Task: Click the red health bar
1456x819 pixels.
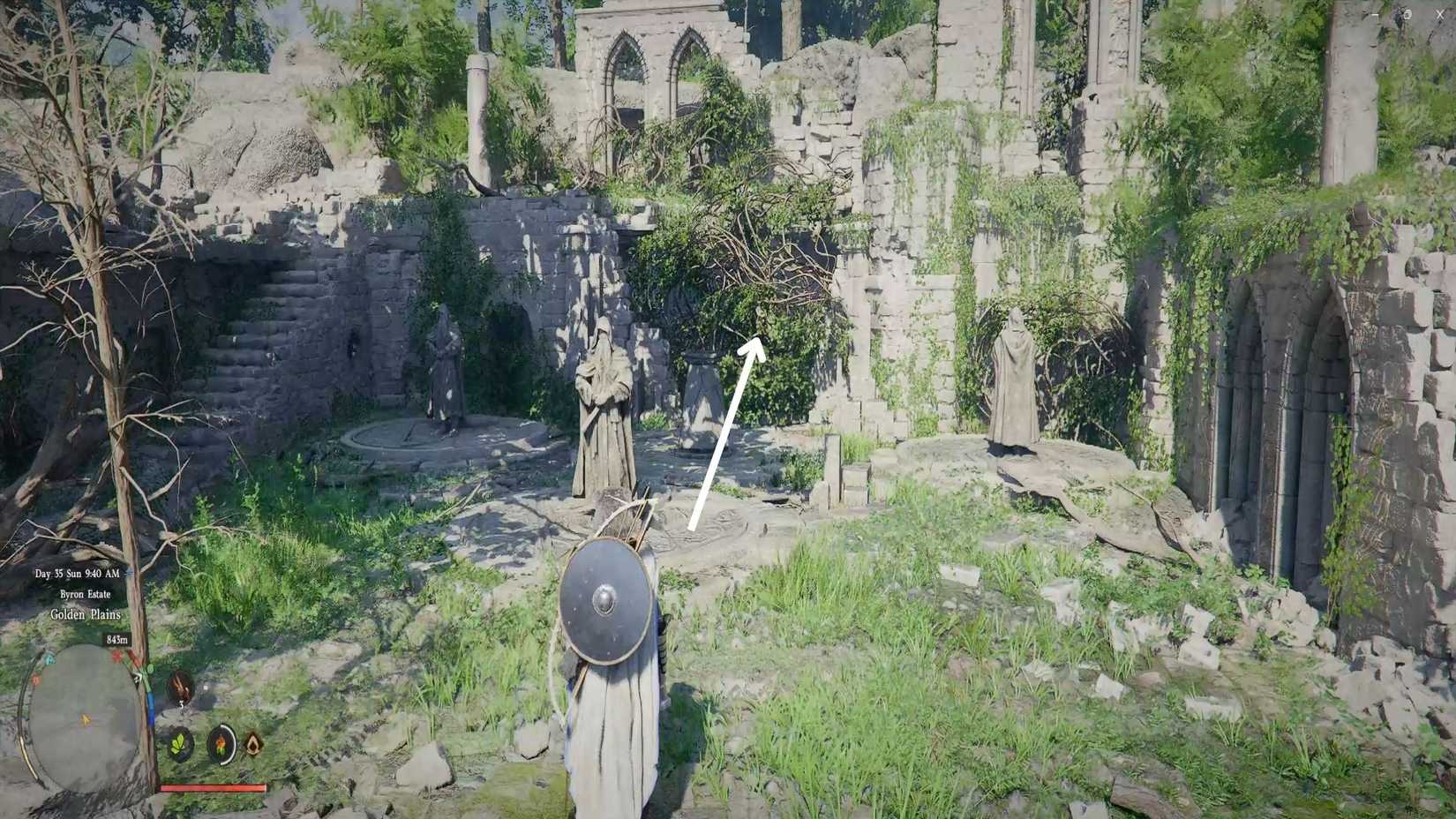Action: (212, 788)
